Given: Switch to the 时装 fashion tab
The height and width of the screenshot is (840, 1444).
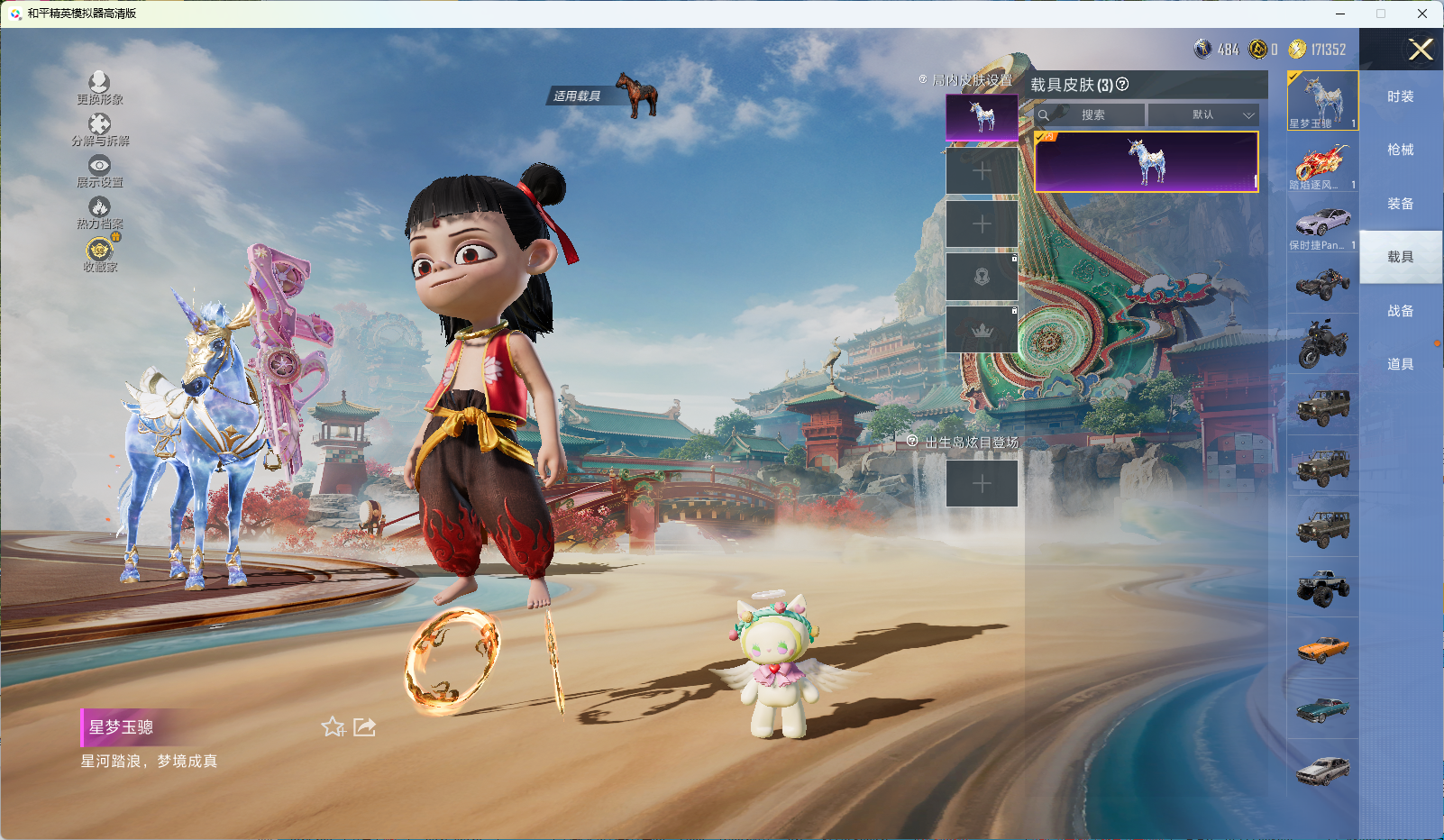Looking at the screenshot, I should (x=1400, y=96).
